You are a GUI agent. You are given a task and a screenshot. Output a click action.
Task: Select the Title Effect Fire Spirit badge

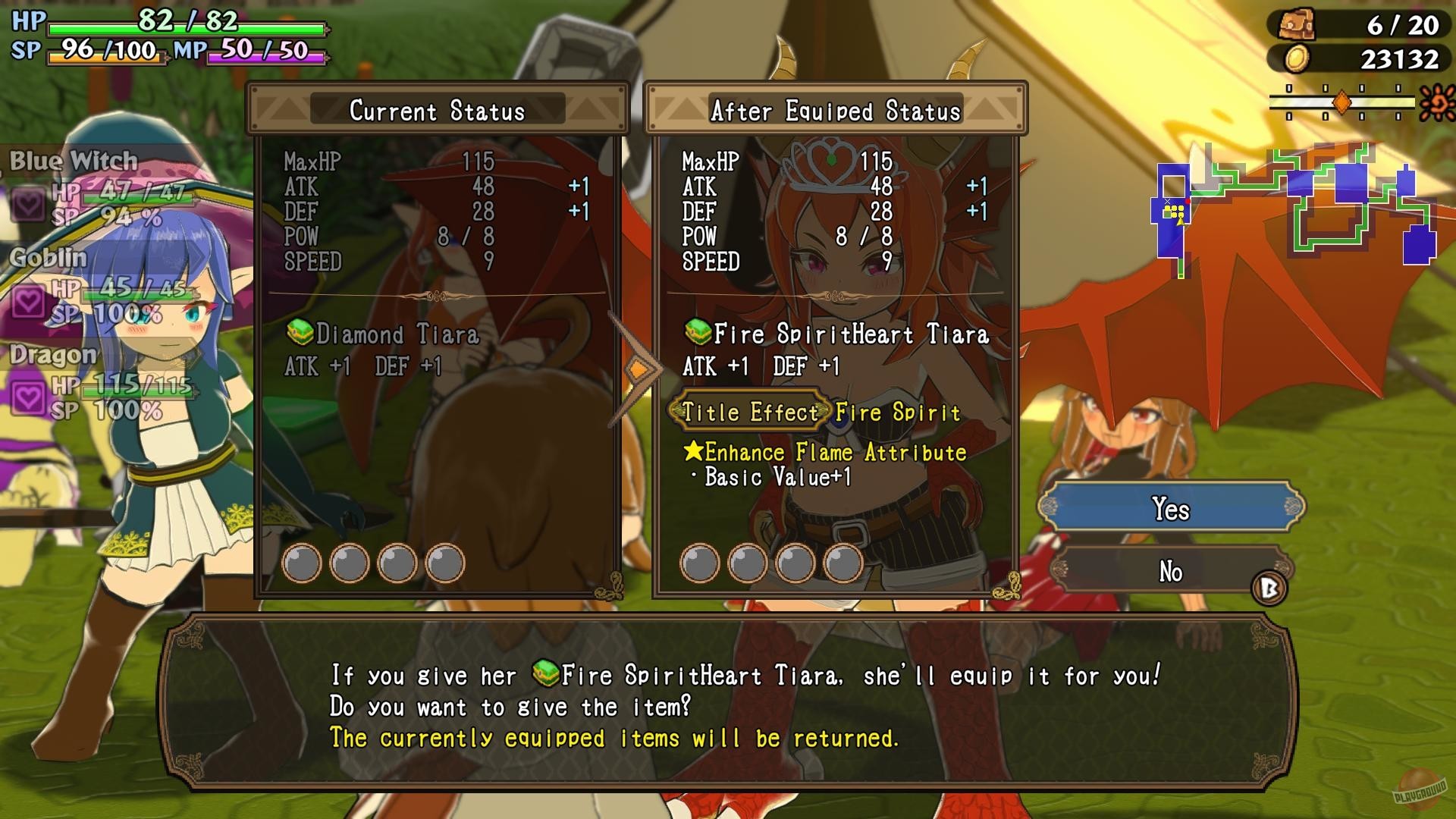(x=748, y=413)
